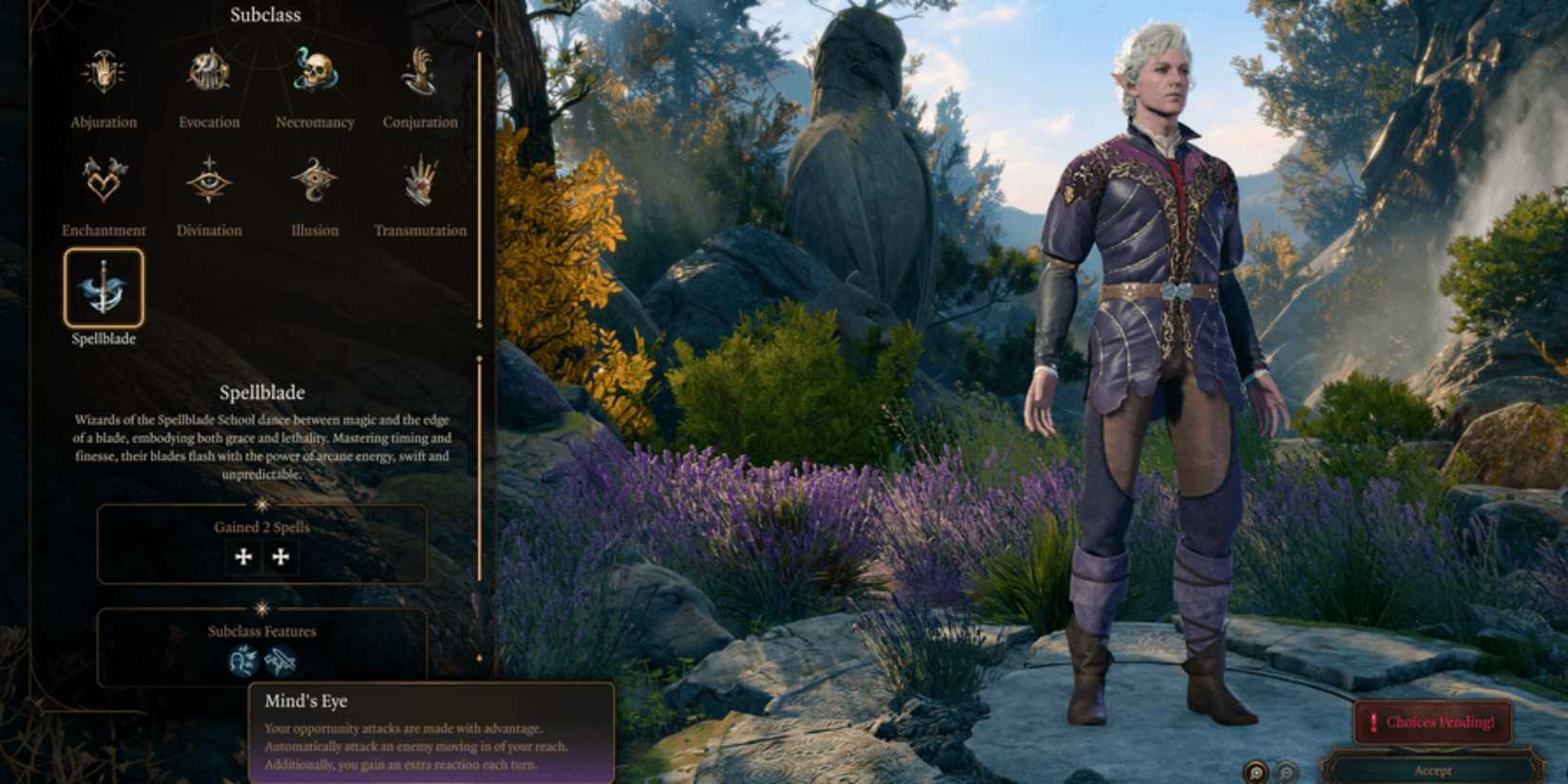Zoom in on the character preview
This screenshot has height=784, width=1568.
[x=1256, y=773]
